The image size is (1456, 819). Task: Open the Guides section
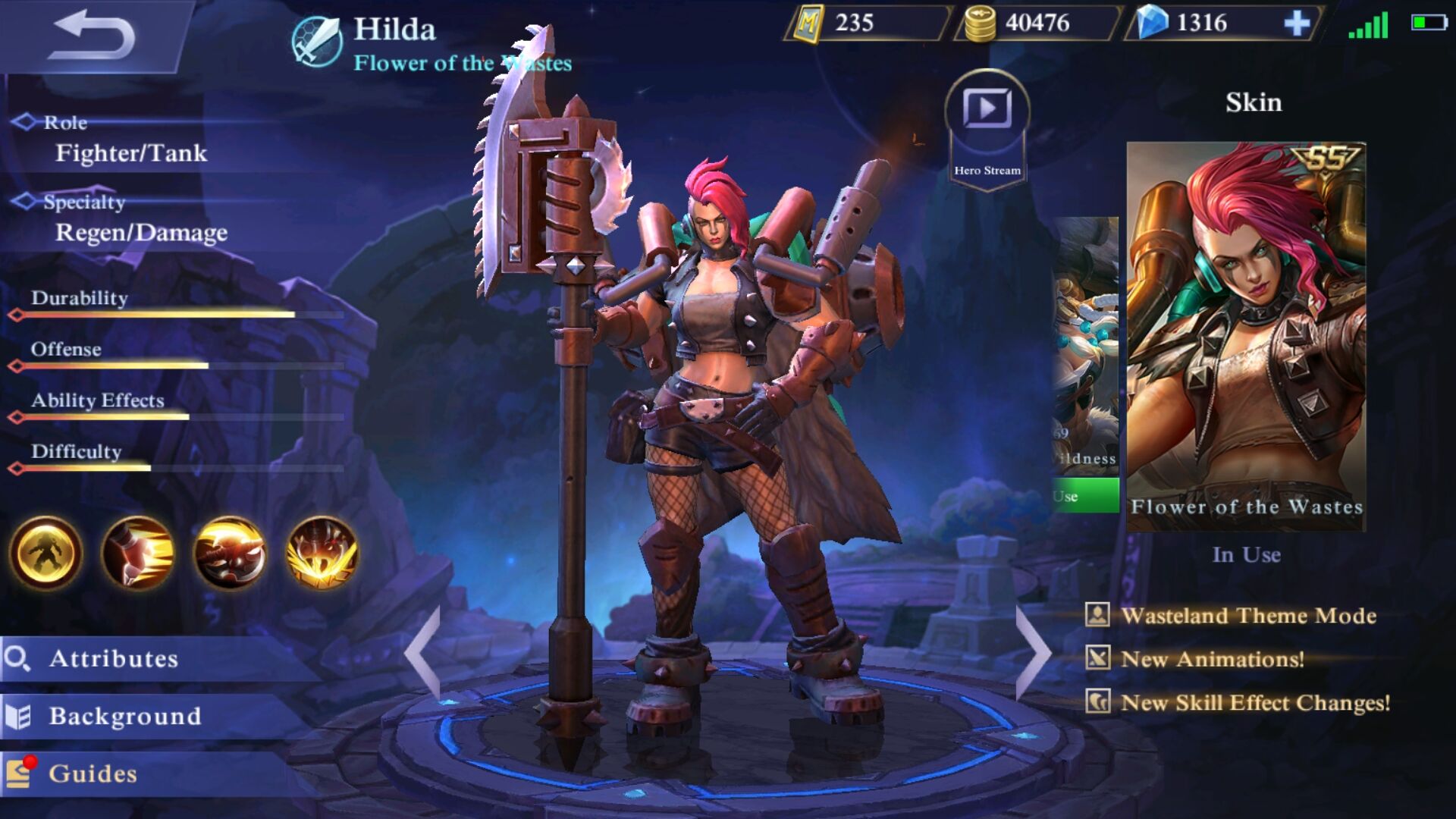pos(93,773)
